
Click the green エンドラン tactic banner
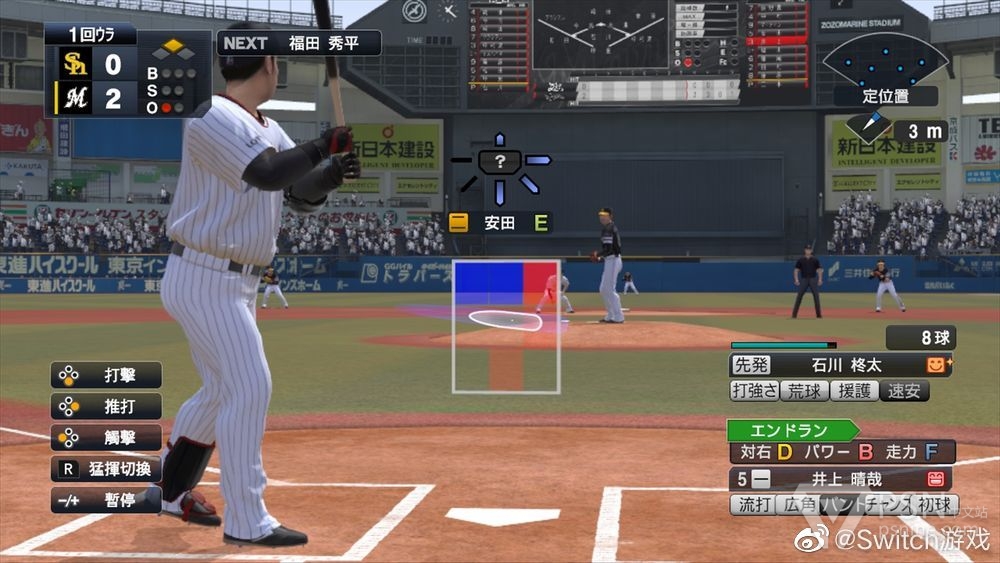coord(792,430)
